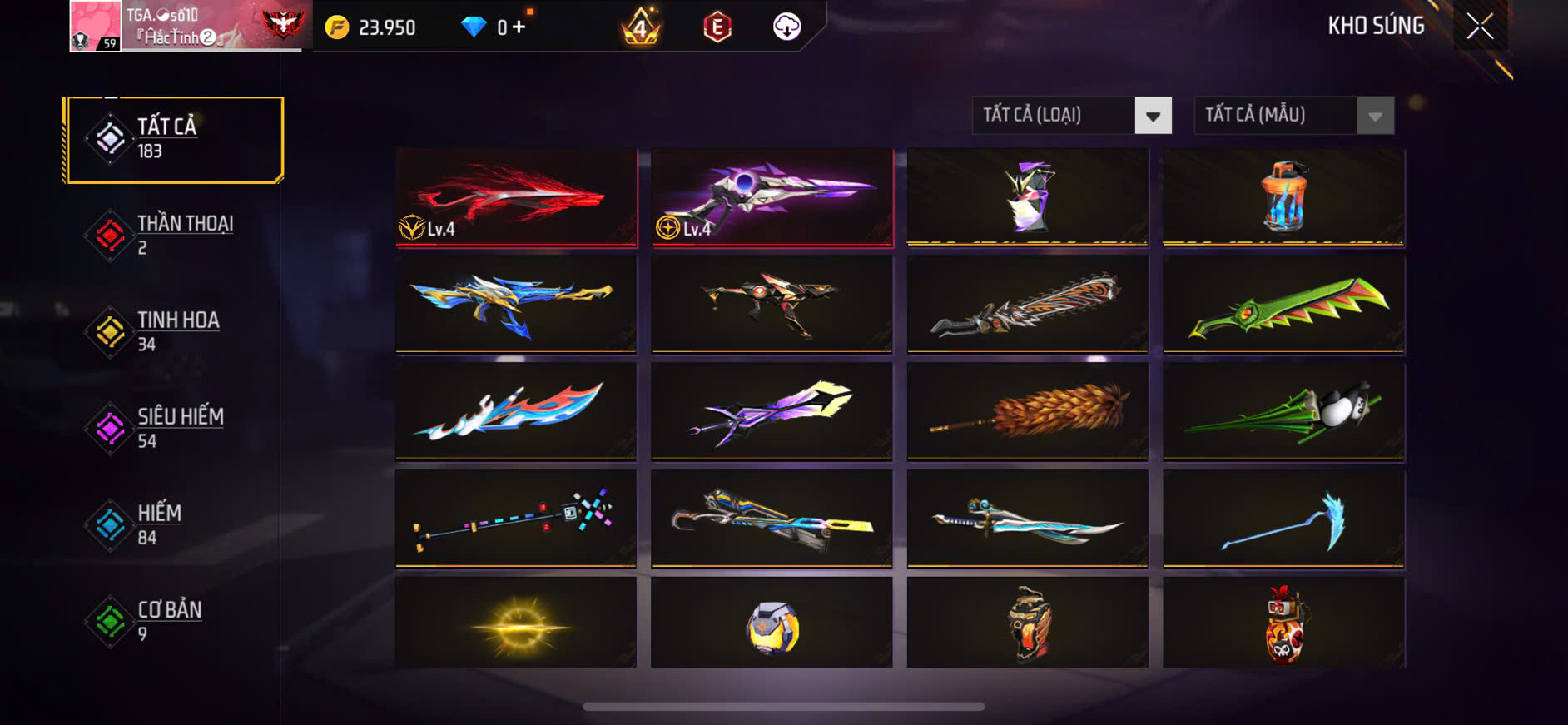The height and width of the screenshot is (725, 1568).
Task: Click the blue diamond currency icon
Action: [x=474, y=27]
